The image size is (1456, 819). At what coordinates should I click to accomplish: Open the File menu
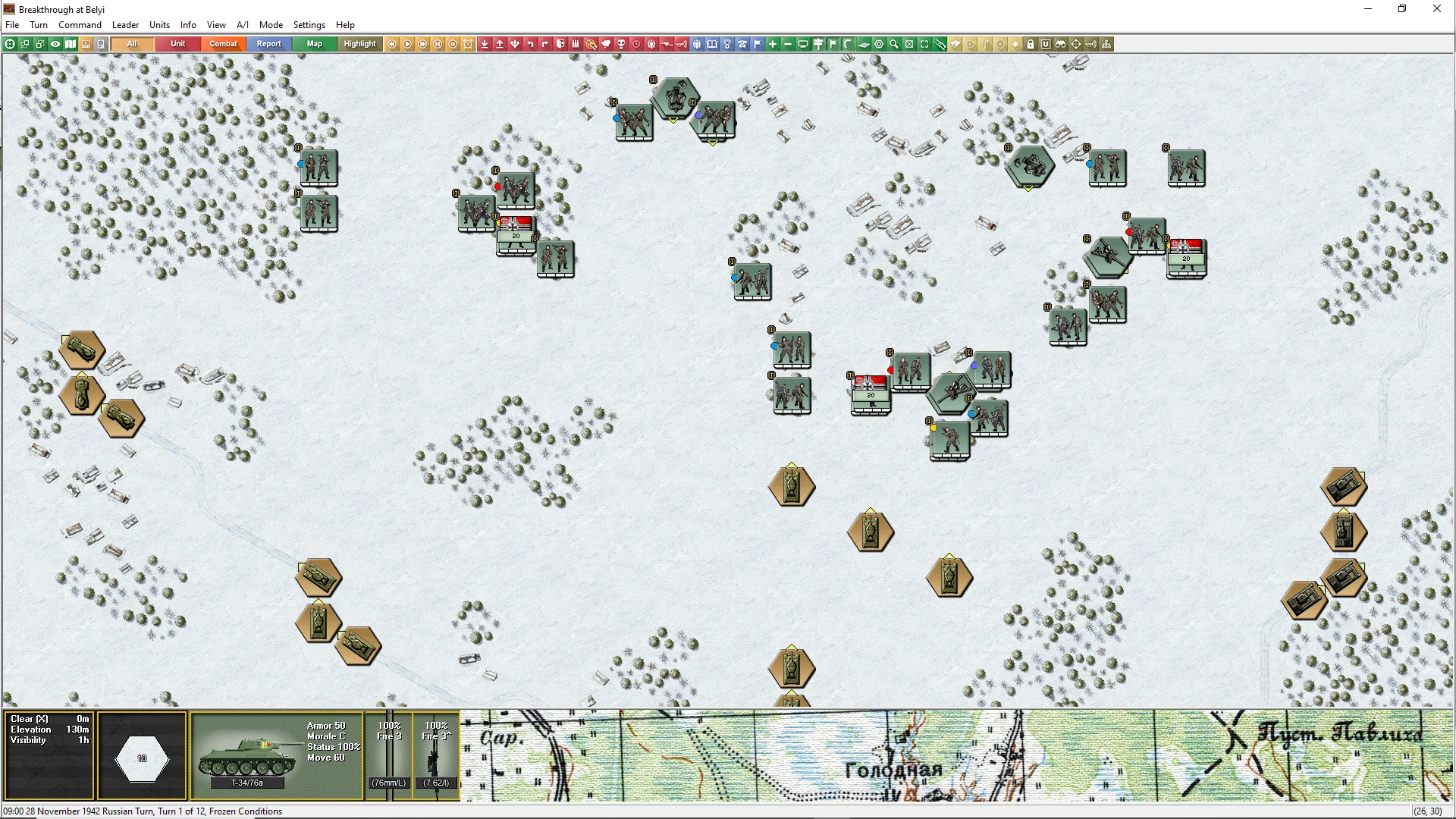12,25
